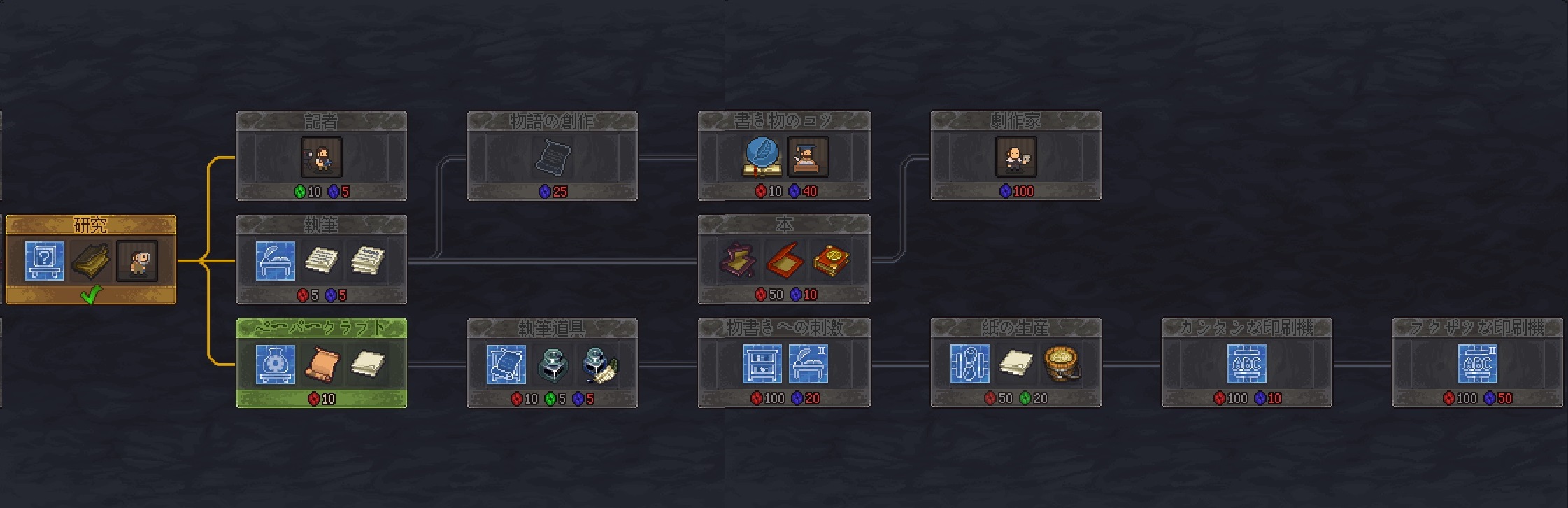The image size is (1568, 508).
Task: Select the 研究 research node
Action: [x=90, y=260]
